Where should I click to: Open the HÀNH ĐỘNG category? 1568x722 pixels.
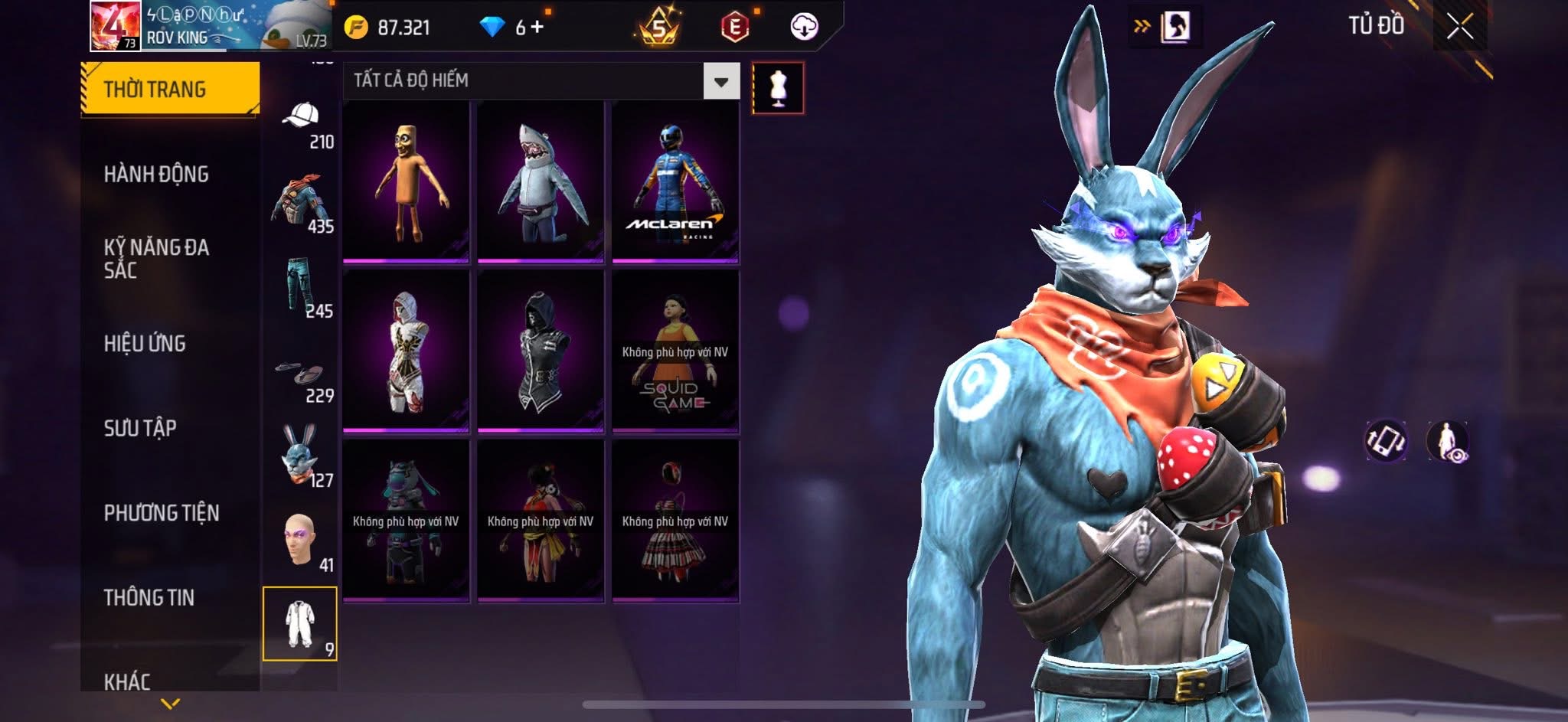click(x=156, y=175)
